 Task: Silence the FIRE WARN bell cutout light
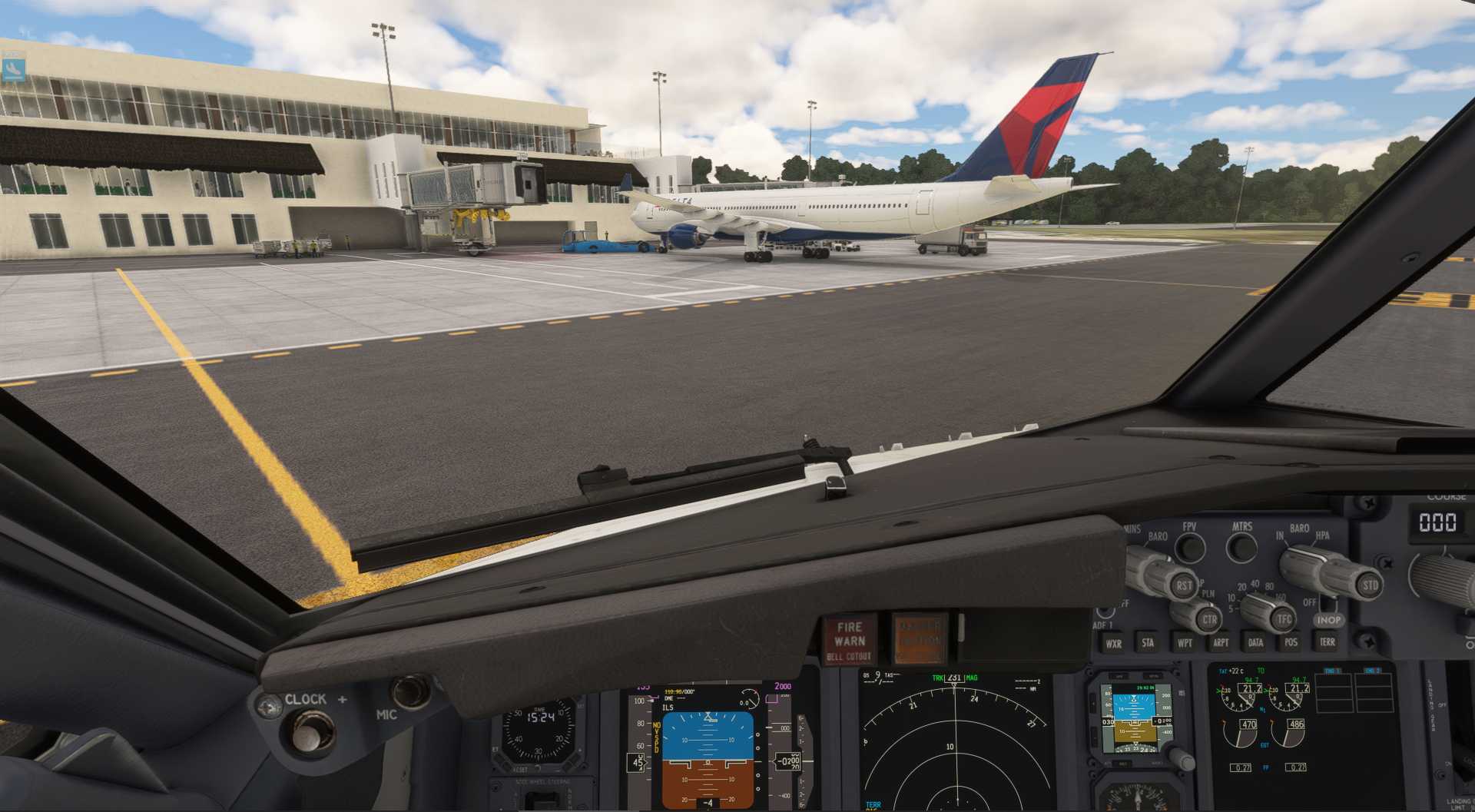850,641
